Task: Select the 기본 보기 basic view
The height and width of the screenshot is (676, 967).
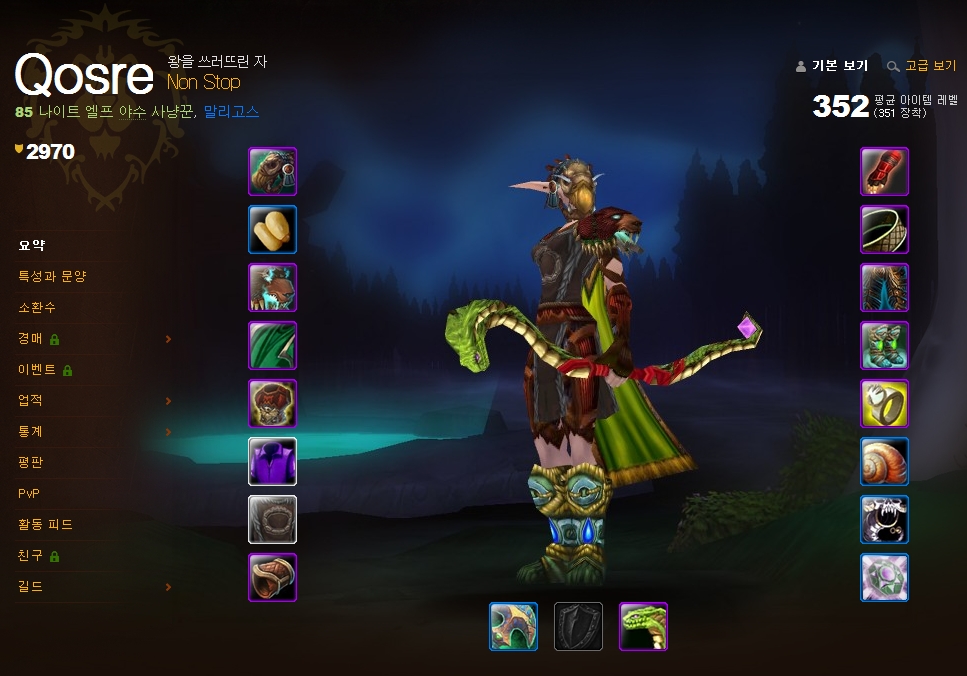Action: point(839,66)
